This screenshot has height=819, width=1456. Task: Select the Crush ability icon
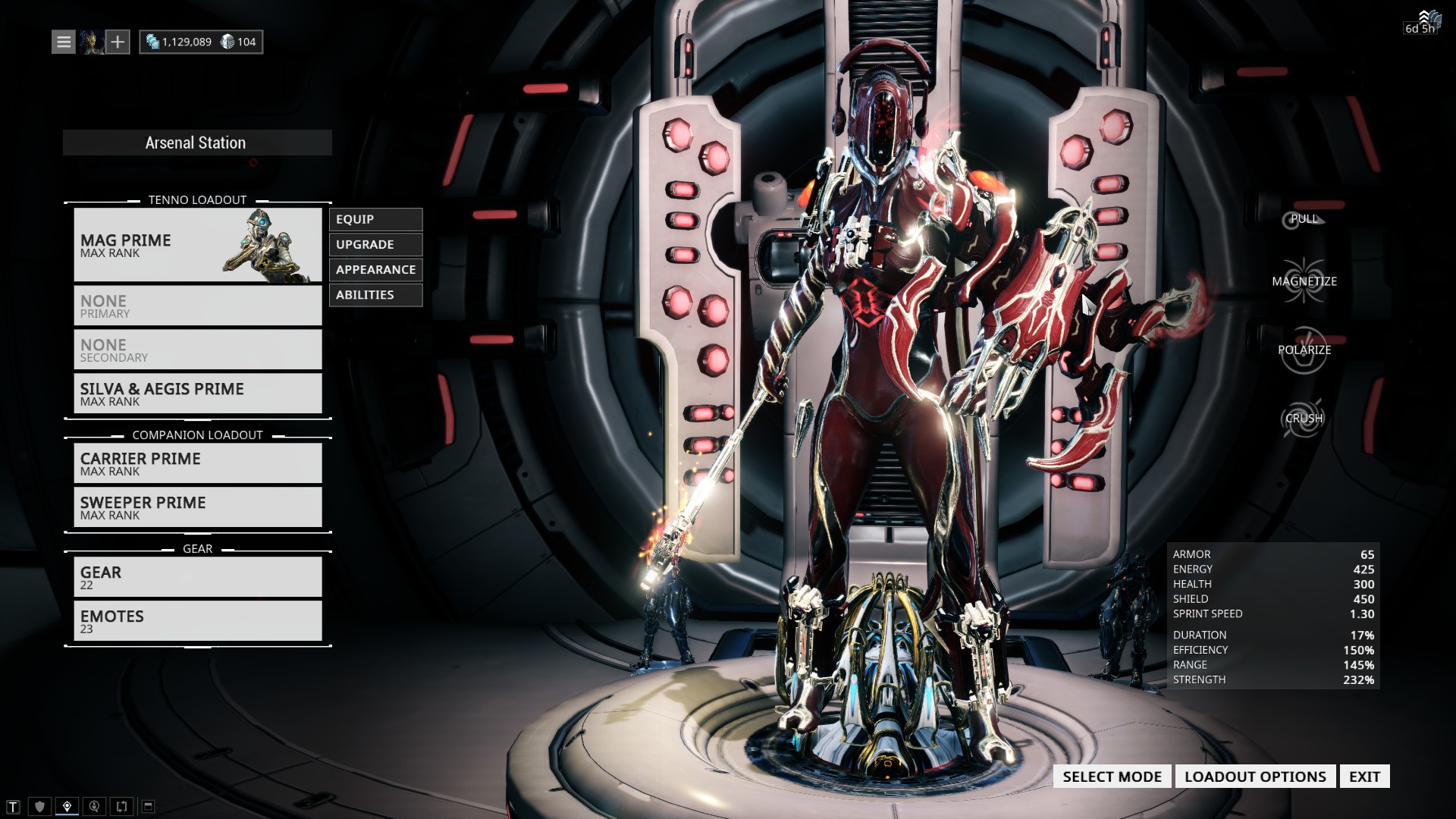[x=1303, y=419]
